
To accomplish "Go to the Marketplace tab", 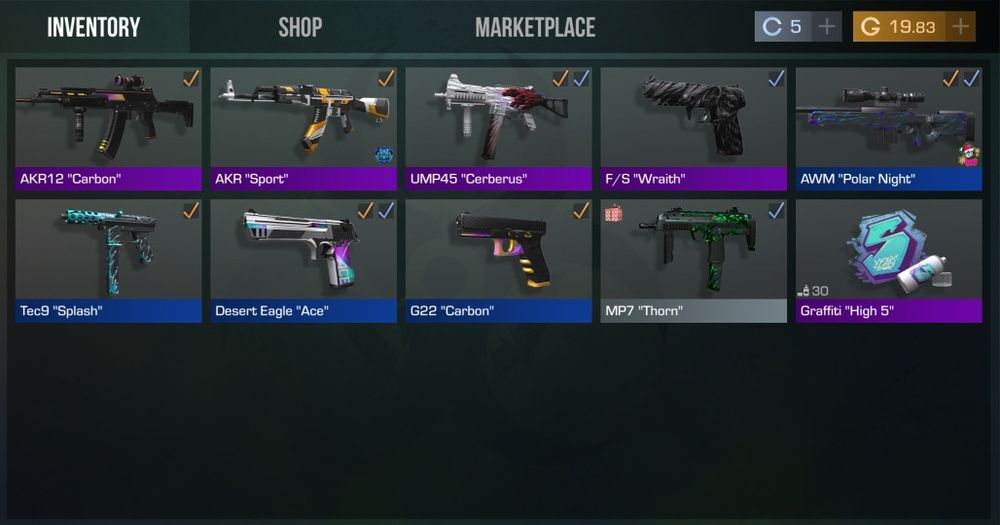I will pyautogui.click(x=535, y=27).
